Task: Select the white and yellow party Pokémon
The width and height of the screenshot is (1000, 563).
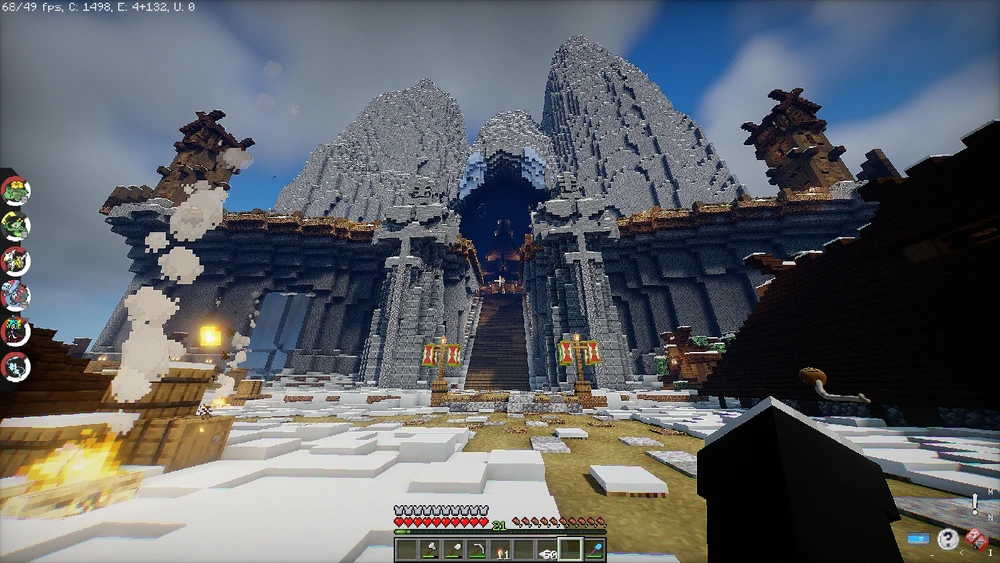Action: 15,260
